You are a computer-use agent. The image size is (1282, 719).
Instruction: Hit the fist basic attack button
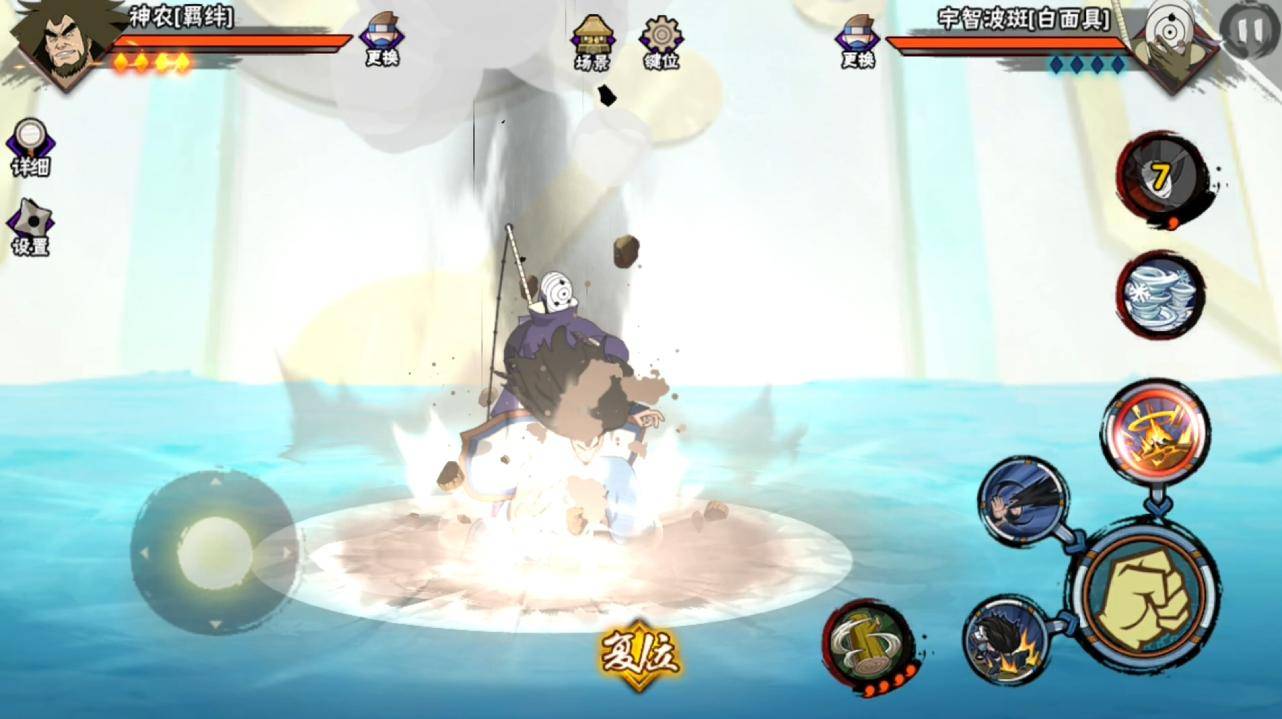pyautogui.click(x=1146, y=593)
